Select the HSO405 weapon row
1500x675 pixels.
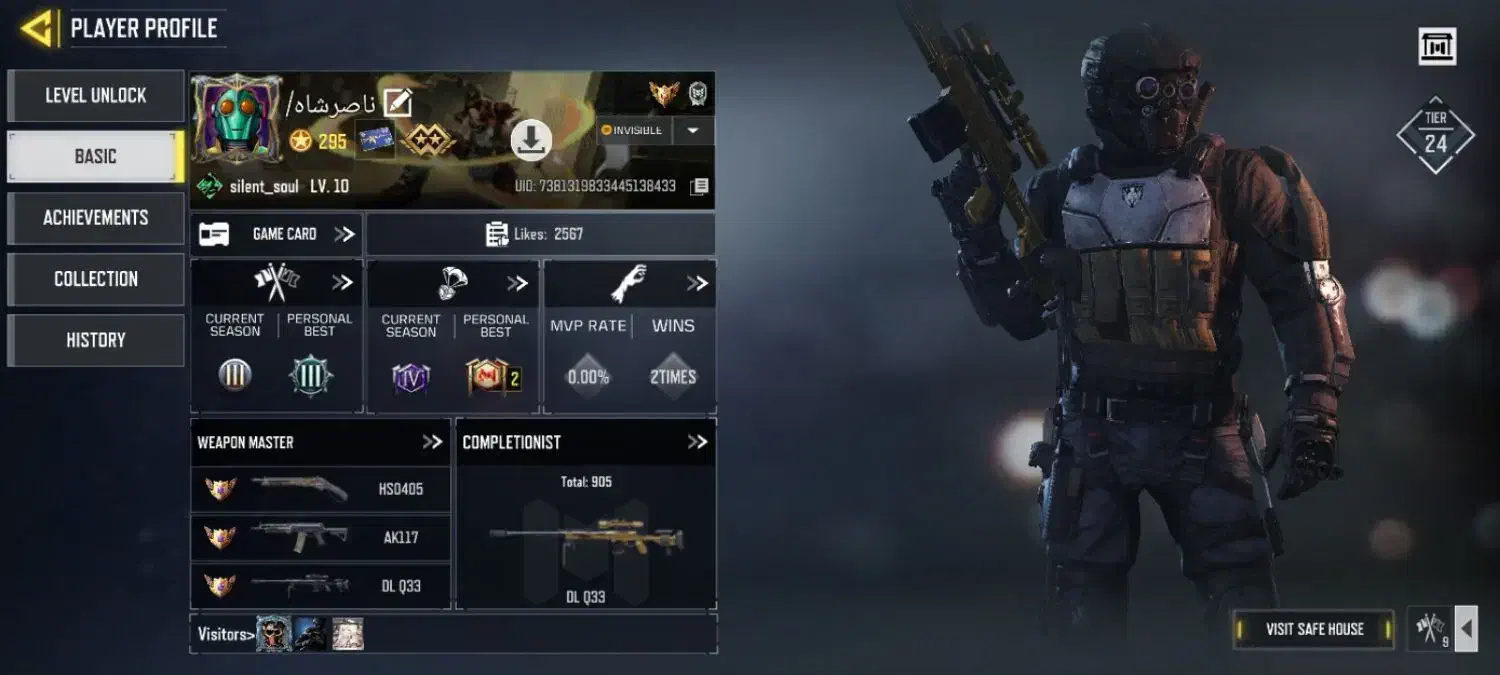click(x=321, y=489)
